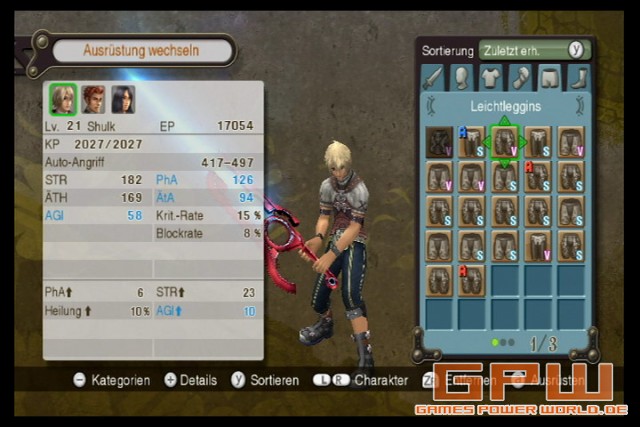Switch to the boots footwear tab
Screen dimensions: 640x427
click(578, 77)
